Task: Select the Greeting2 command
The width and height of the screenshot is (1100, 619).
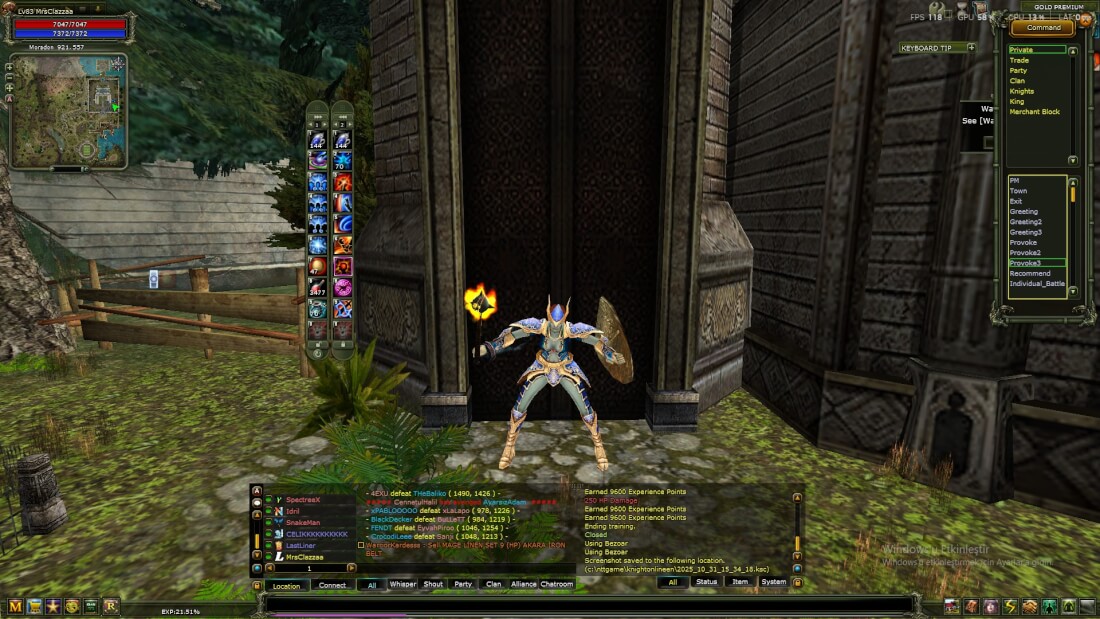Action: pos(1025,222)
